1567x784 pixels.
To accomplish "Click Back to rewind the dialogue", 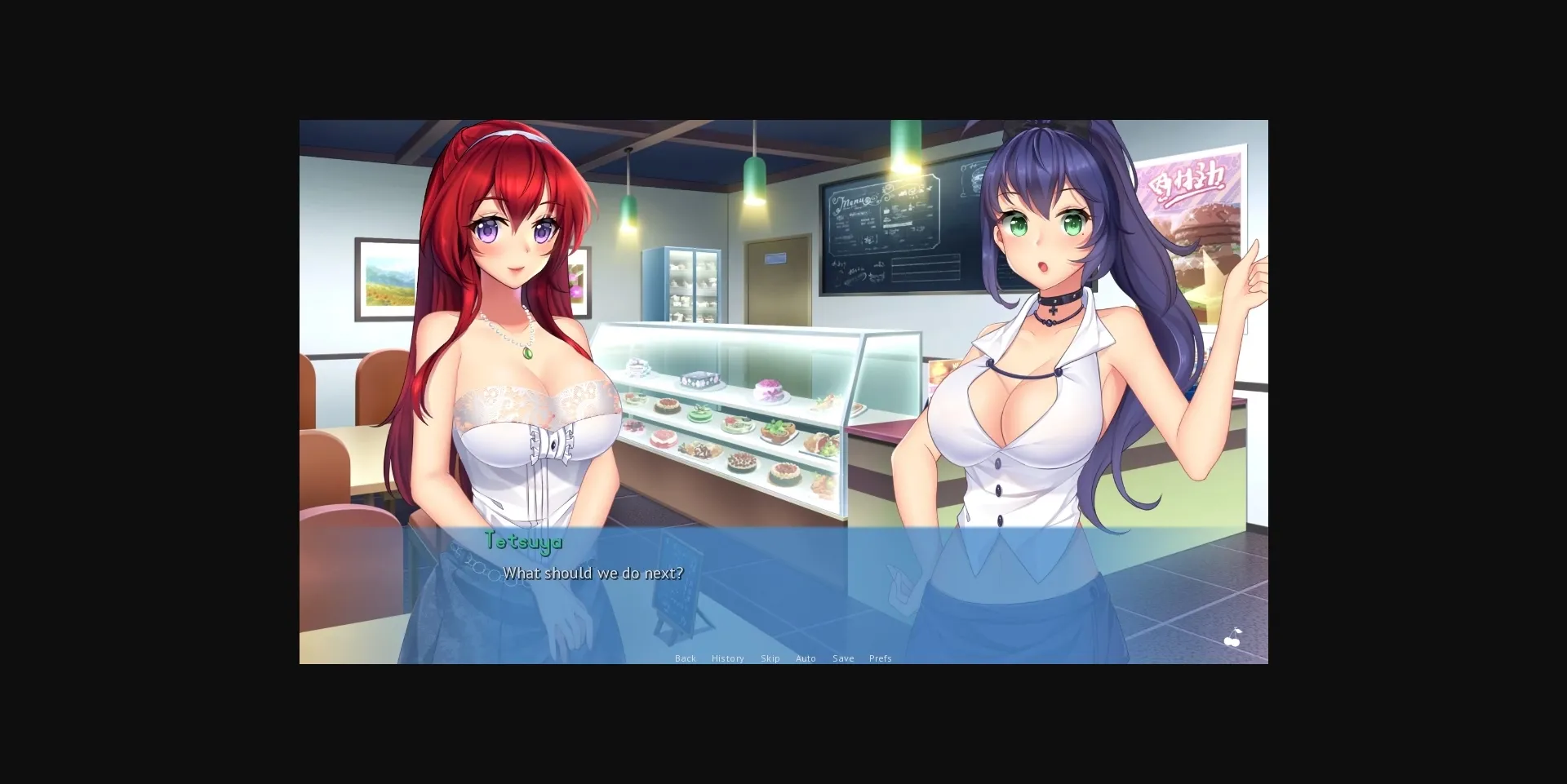I will point(686,658).
